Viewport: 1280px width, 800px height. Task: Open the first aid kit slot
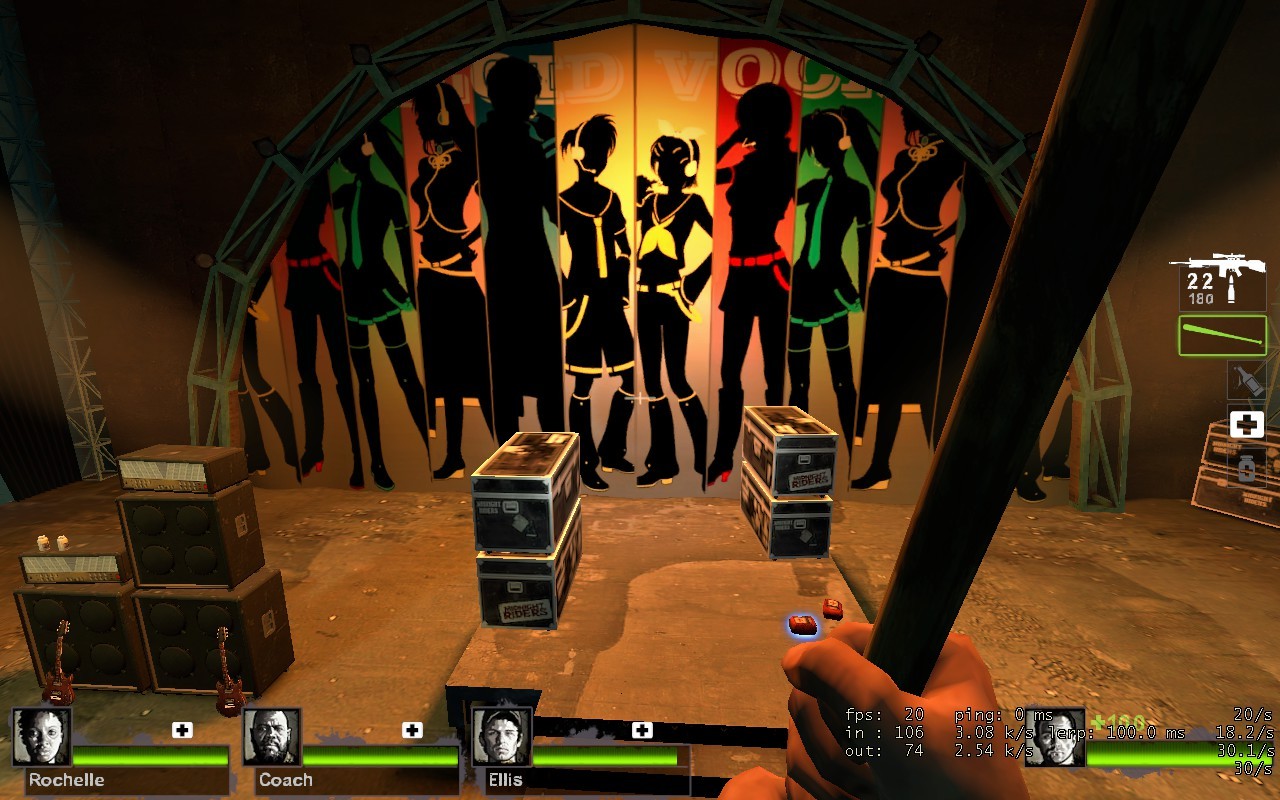[x=1245, y=424]
